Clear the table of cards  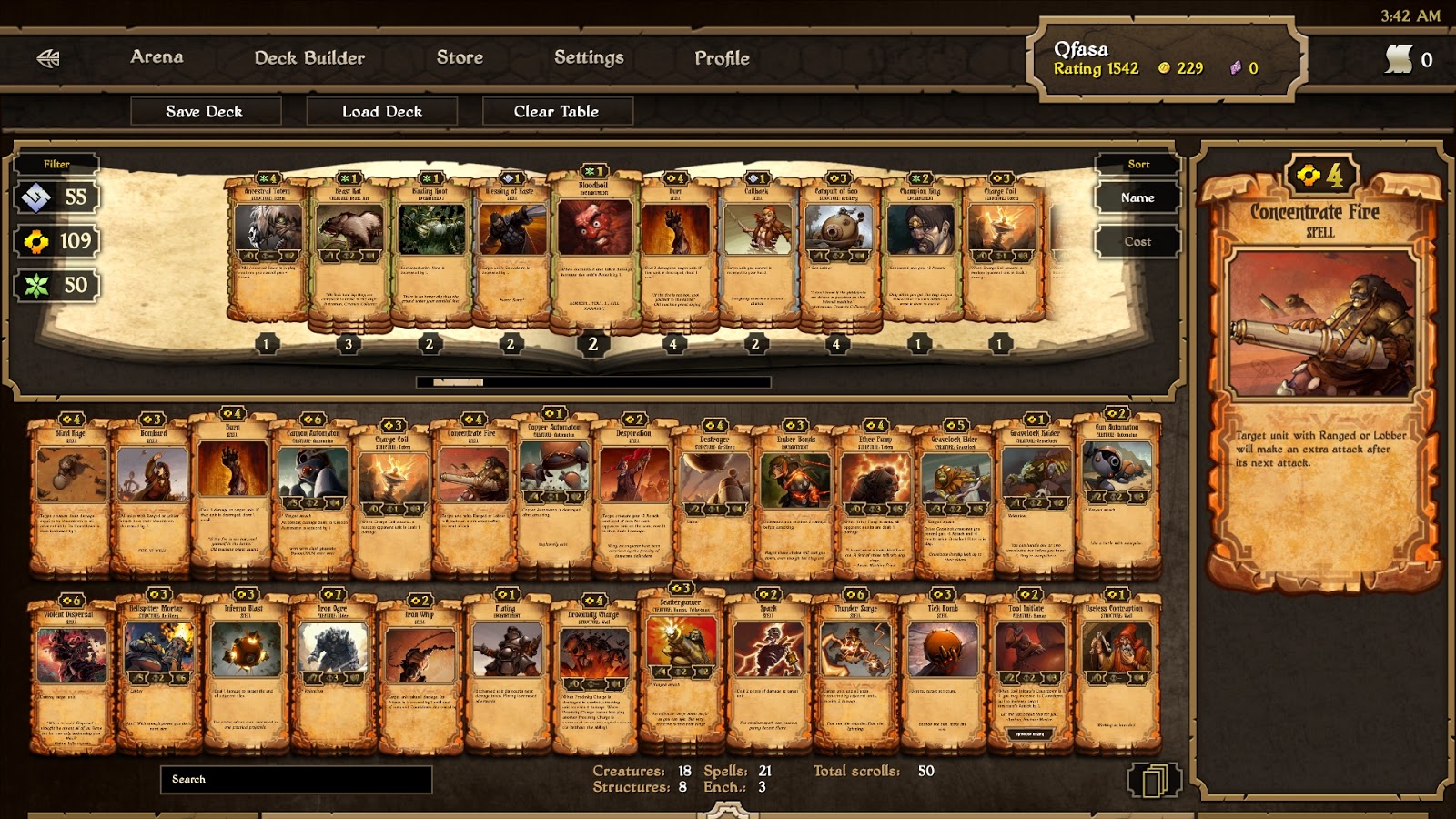pos(556,111)
